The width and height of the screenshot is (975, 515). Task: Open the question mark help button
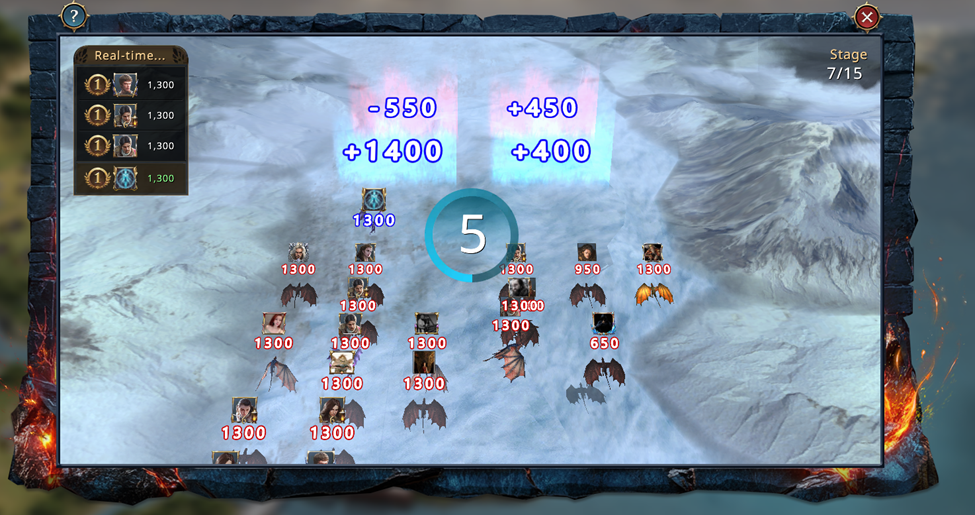pyautogui.click(x=74, y=16)
